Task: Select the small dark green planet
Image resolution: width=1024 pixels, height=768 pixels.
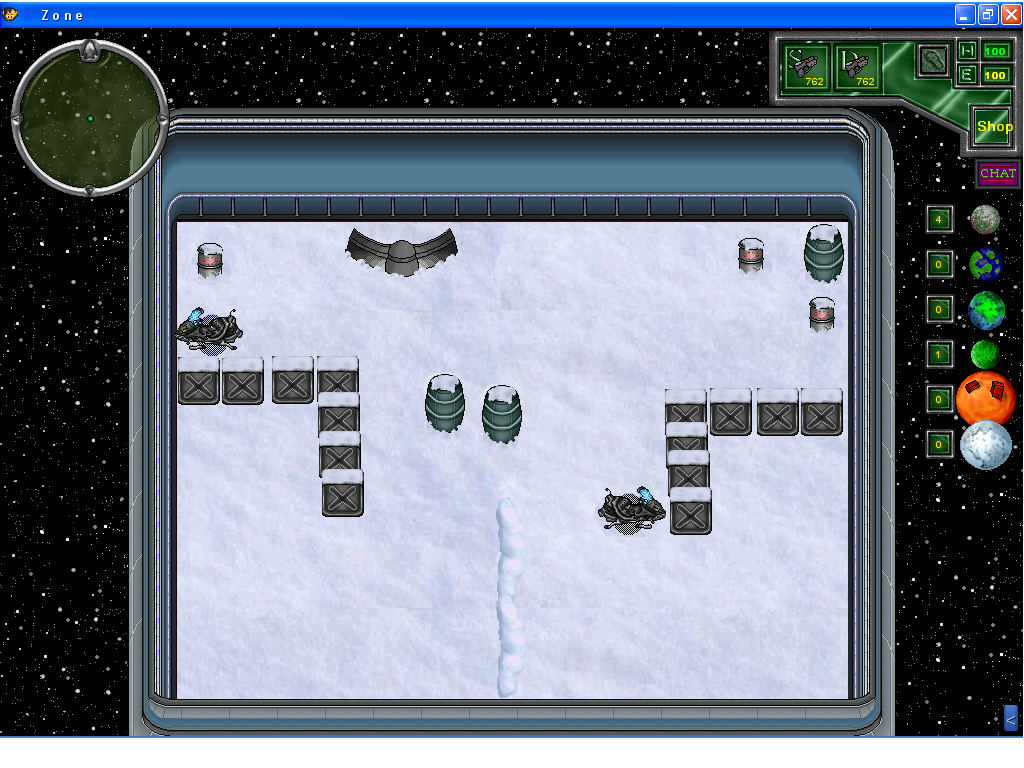Action: 985,354
